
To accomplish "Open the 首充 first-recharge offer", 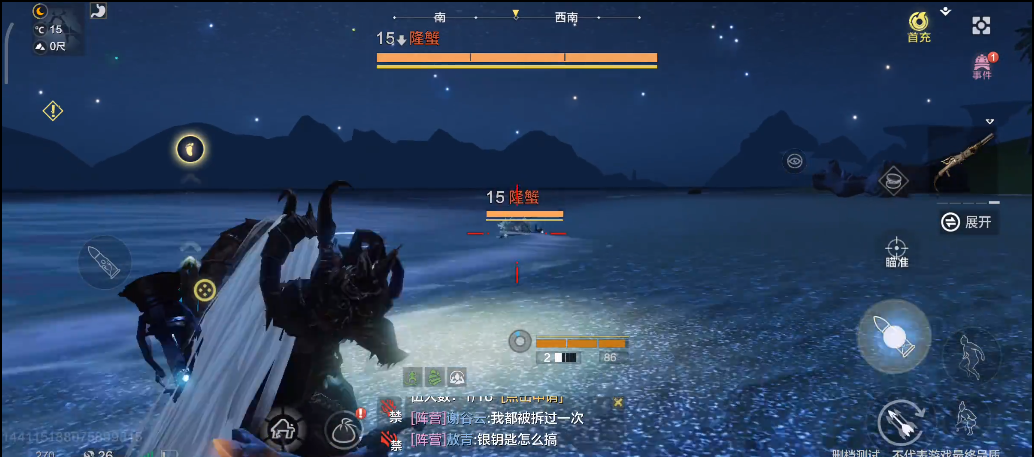I will [918, 25].
